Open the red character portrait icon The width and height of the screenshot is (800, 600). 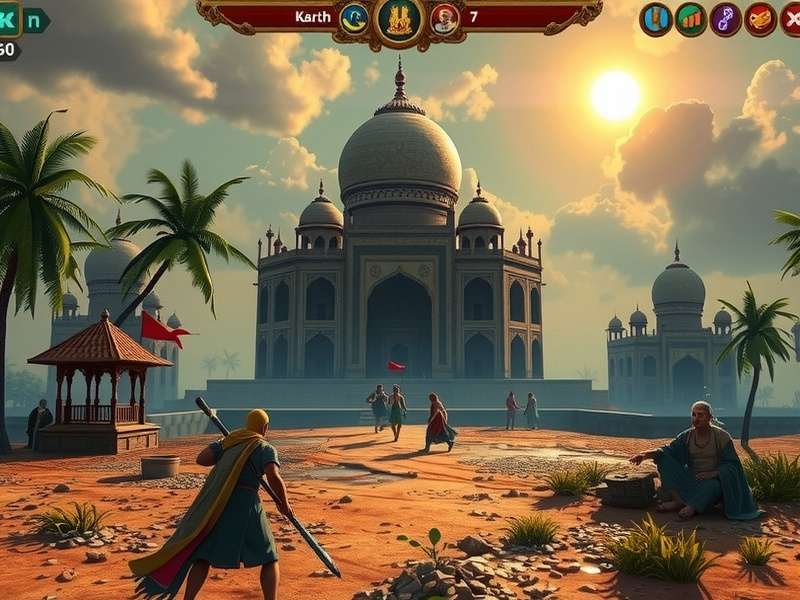[445, 18]
